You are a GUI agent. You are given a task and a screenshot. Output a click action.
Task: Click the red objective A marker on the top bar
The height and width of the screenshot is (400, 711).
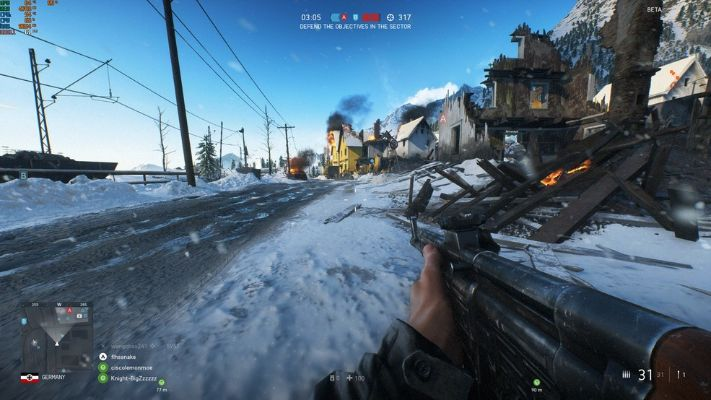tap(344, 17)
